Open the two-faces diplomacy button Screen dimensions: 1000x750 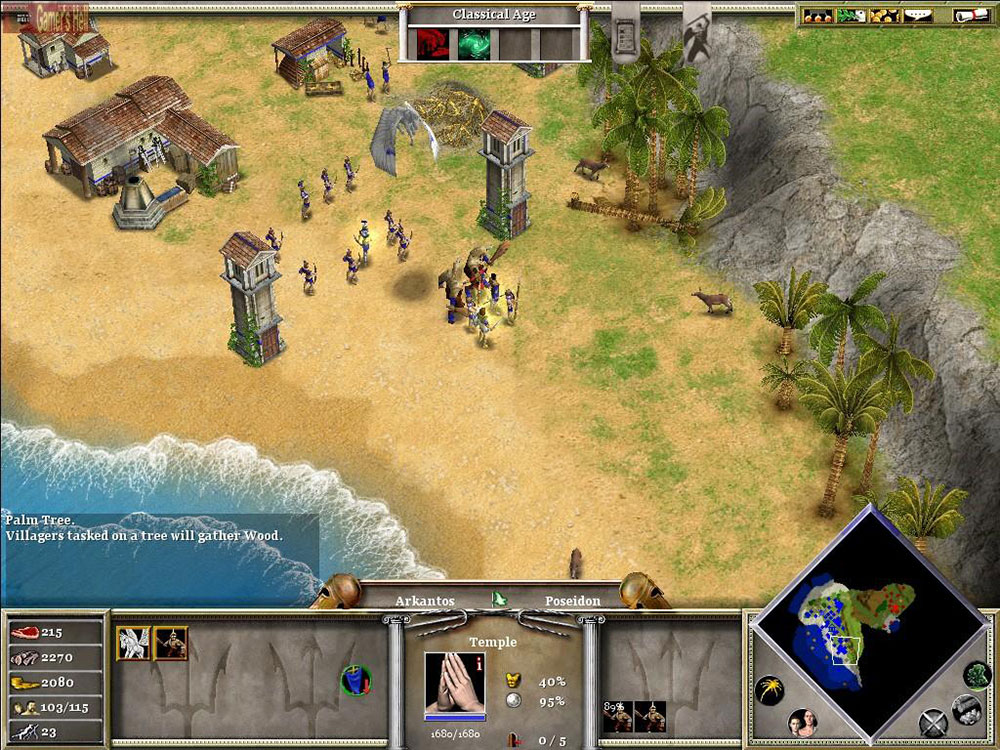pyautogui.click(x=802, y=722)
